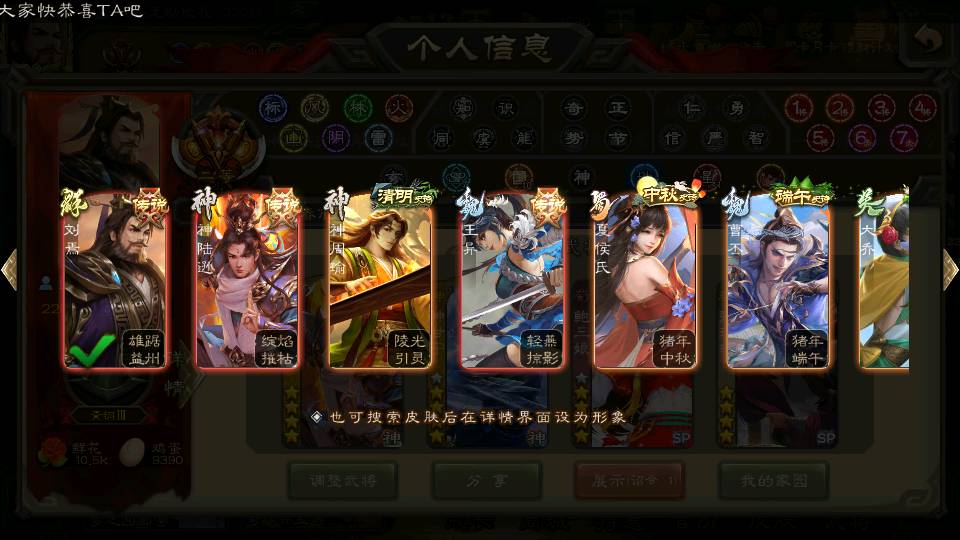Viewport: 960px width, 540px height.
Task: Choose the 神陆逊 绽焰摧枯 skin card
Action: (247, 280)
